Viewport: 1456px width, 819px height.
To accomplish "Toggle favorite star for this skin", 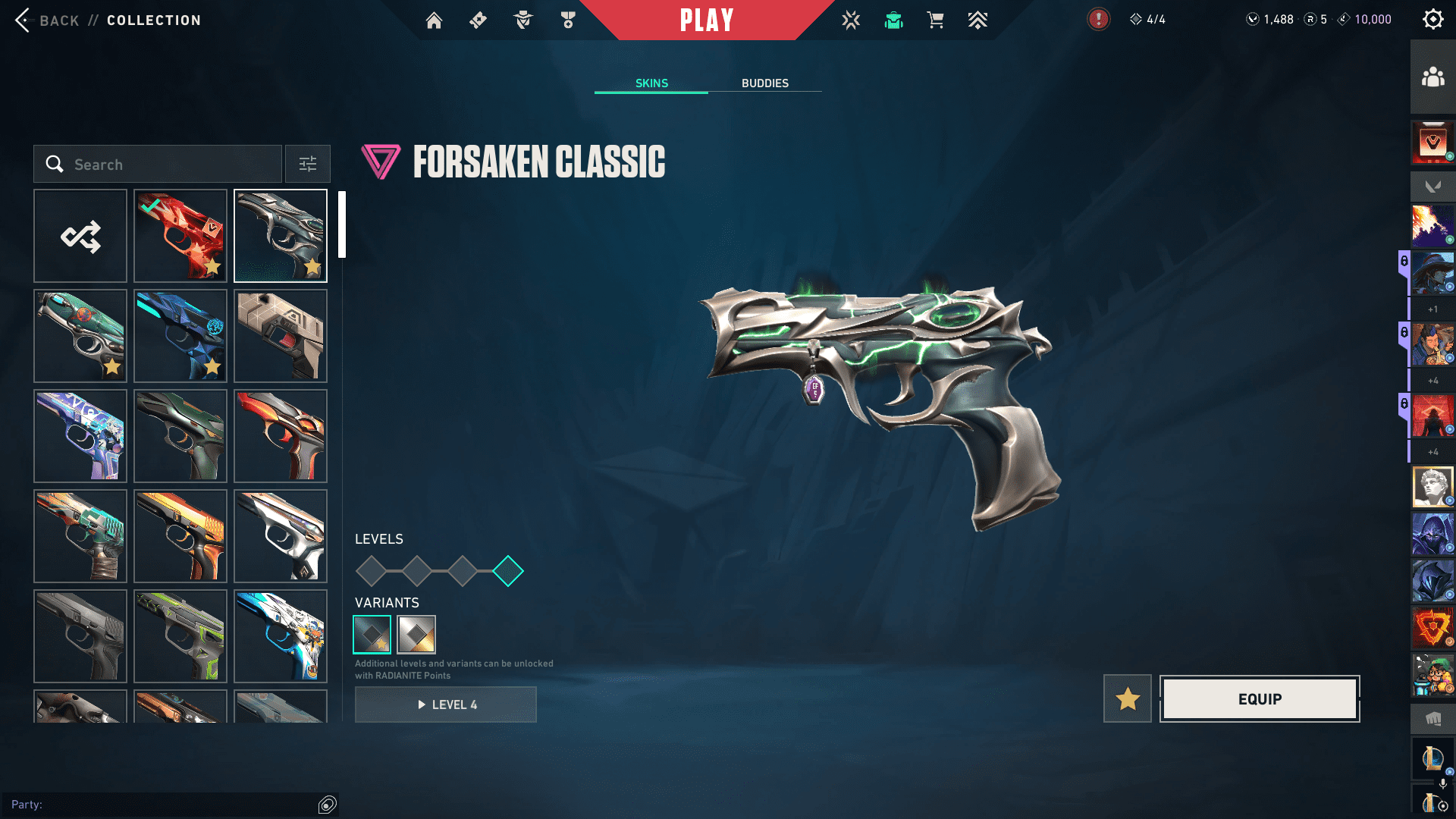I will [1128, 698].
